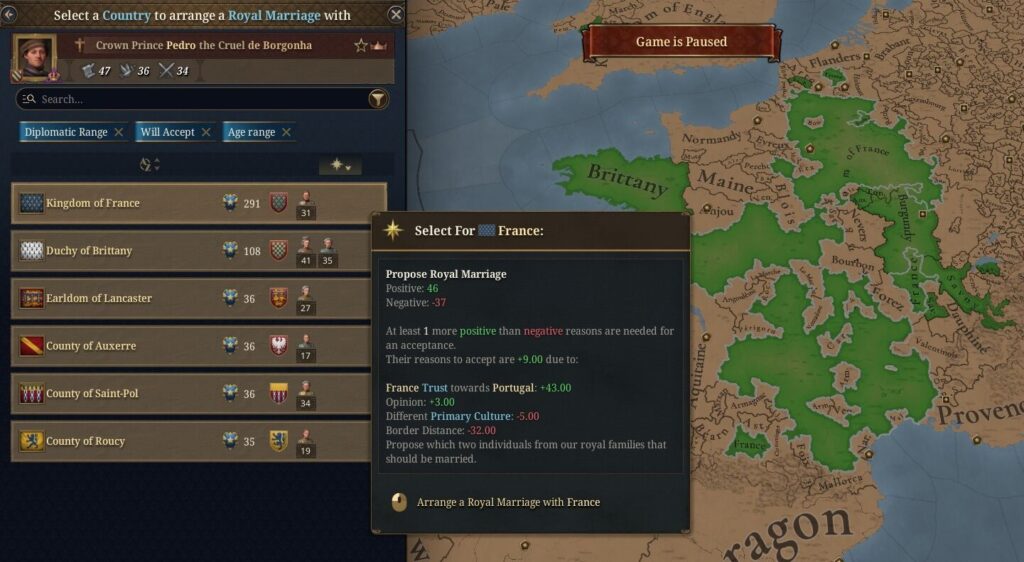Open the filter funnel options
Image resolution: width=1024 pixels, height=562 pixels.
(x=378, y=99)
